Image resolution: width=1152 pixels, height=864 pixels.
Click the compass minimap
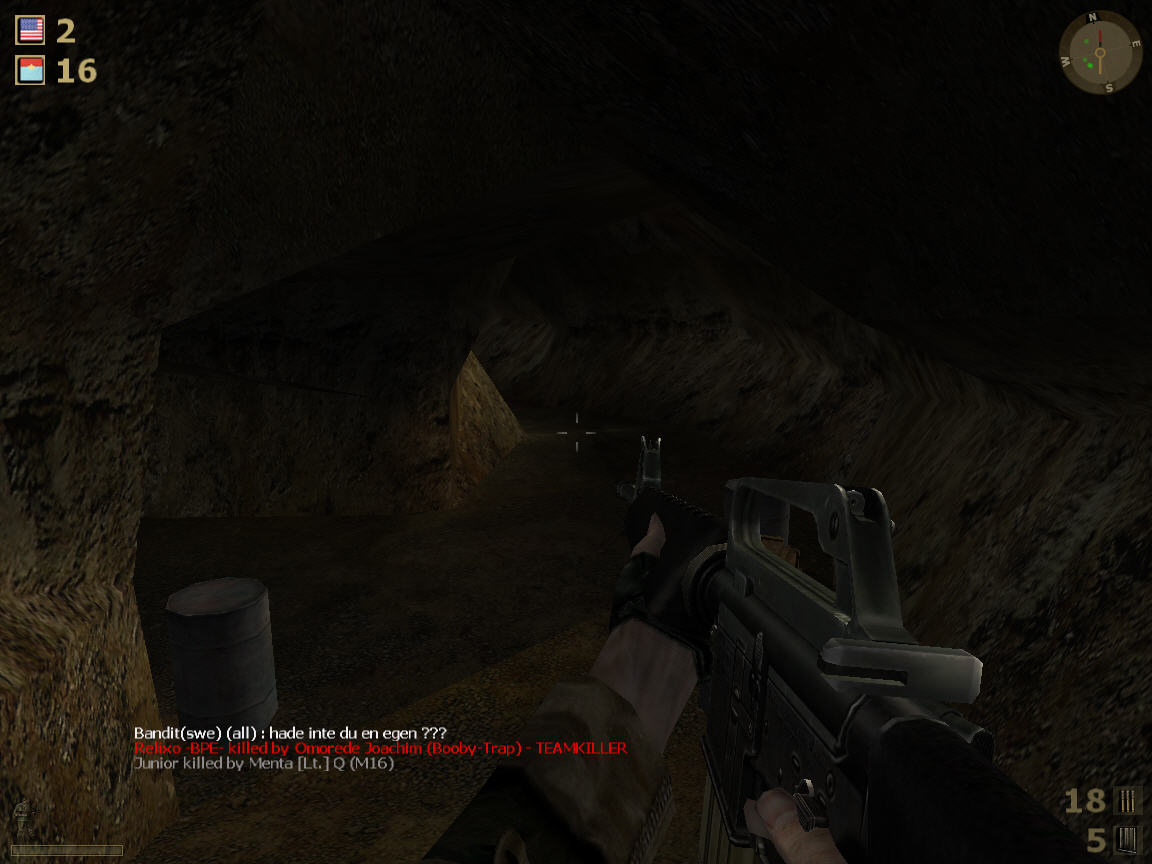(1099, 53)
